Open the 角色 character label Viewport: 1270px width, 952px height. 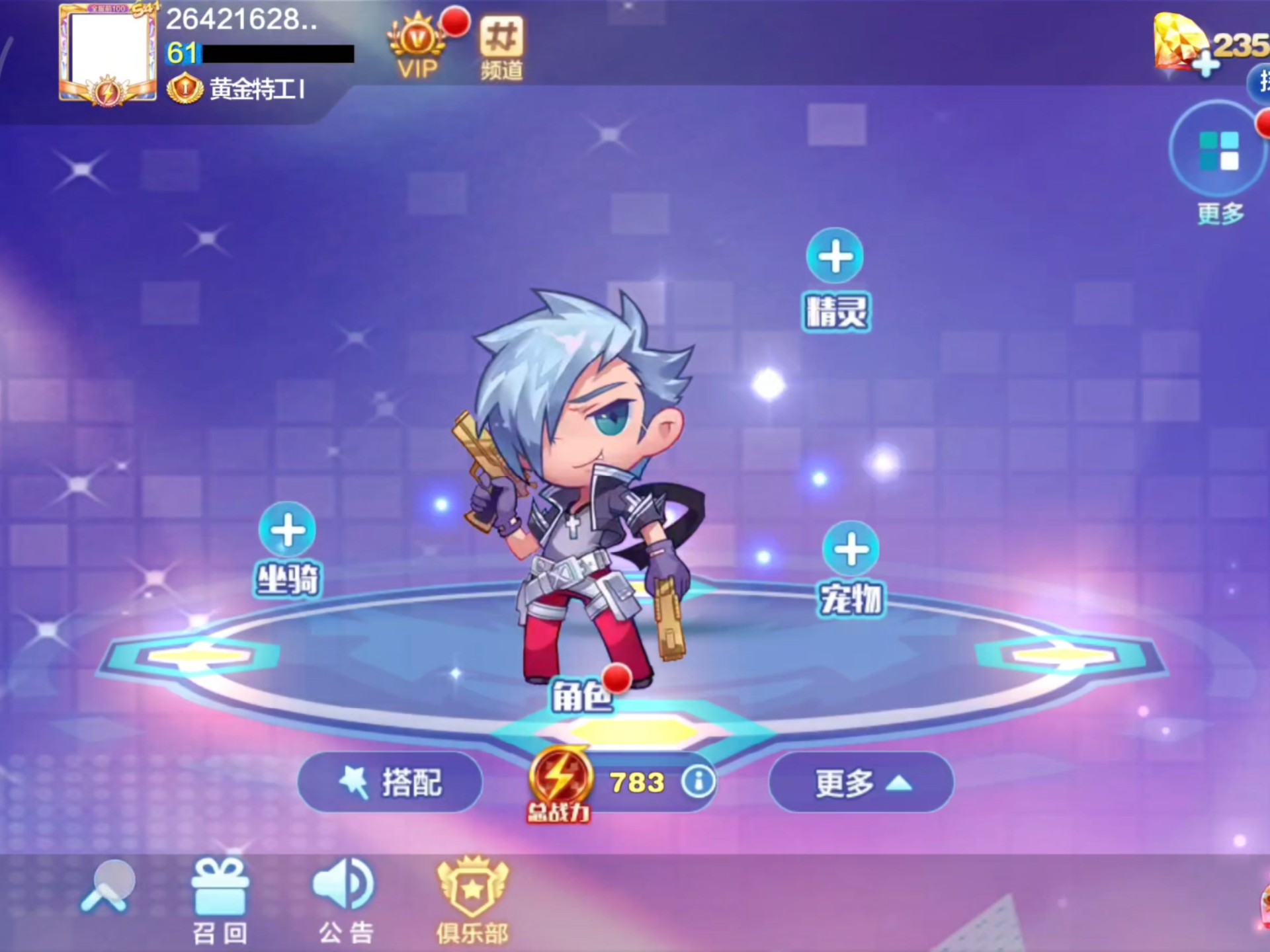582,696
